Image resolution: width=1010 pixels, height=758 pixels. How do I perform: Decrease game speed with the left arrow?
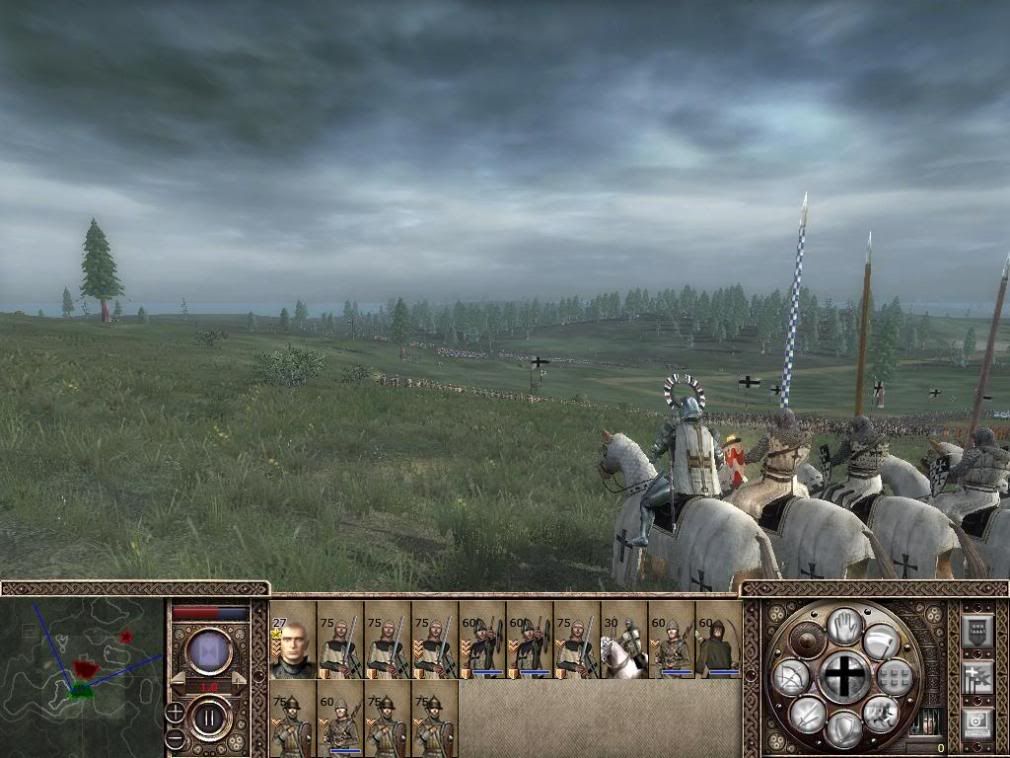[180, 680]
